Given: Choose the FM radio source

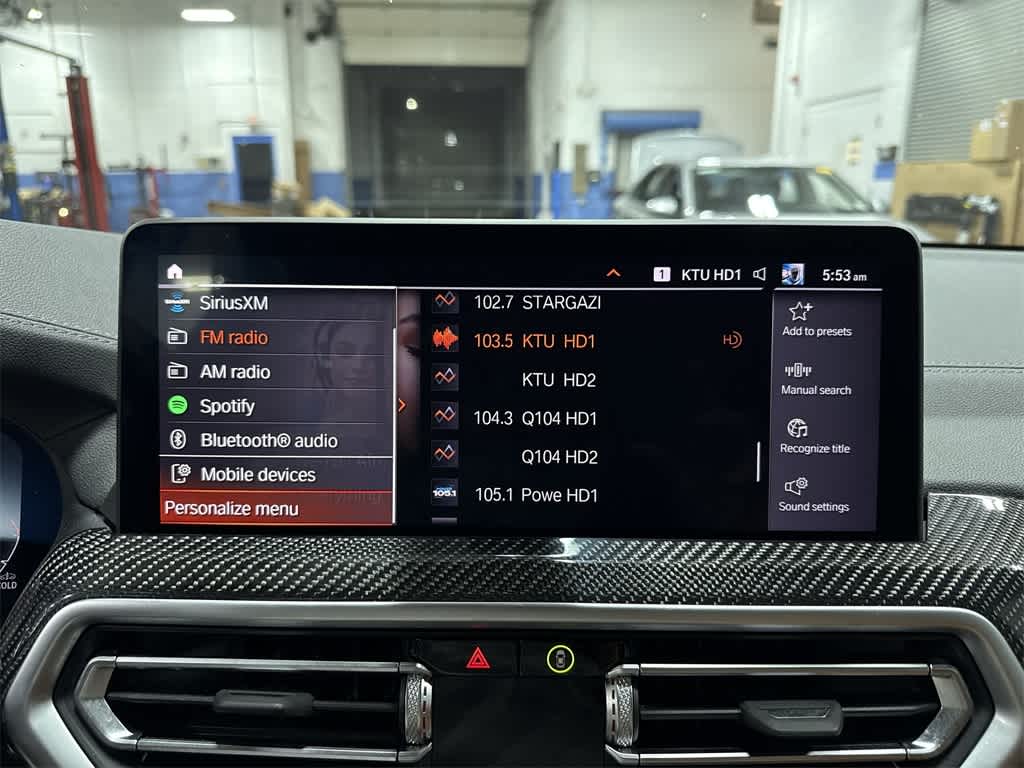Looking at the screenshot, I should (234, 338).
